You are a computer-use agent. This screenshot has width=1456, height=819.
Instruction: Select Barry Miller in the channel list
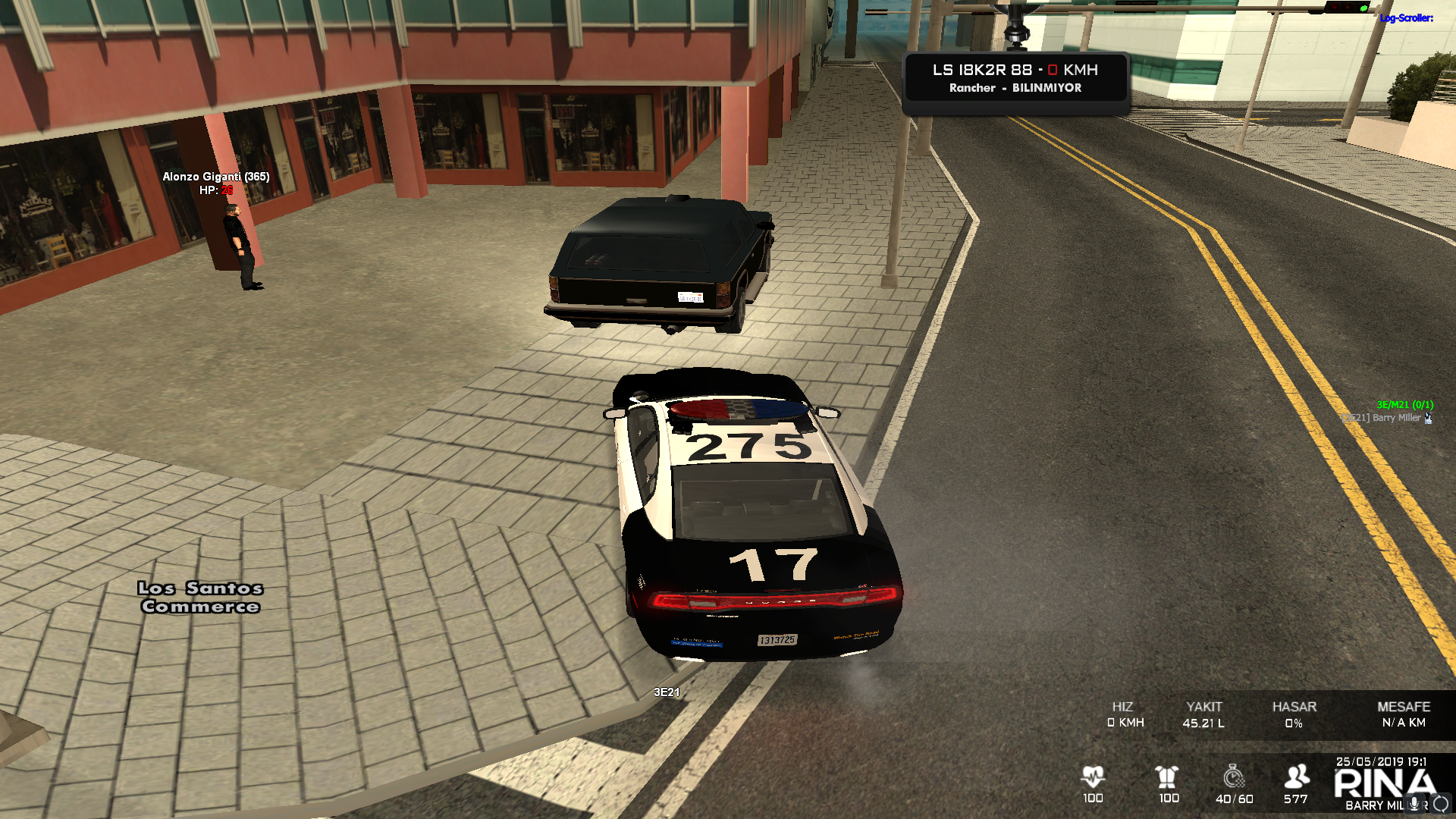1395,418
